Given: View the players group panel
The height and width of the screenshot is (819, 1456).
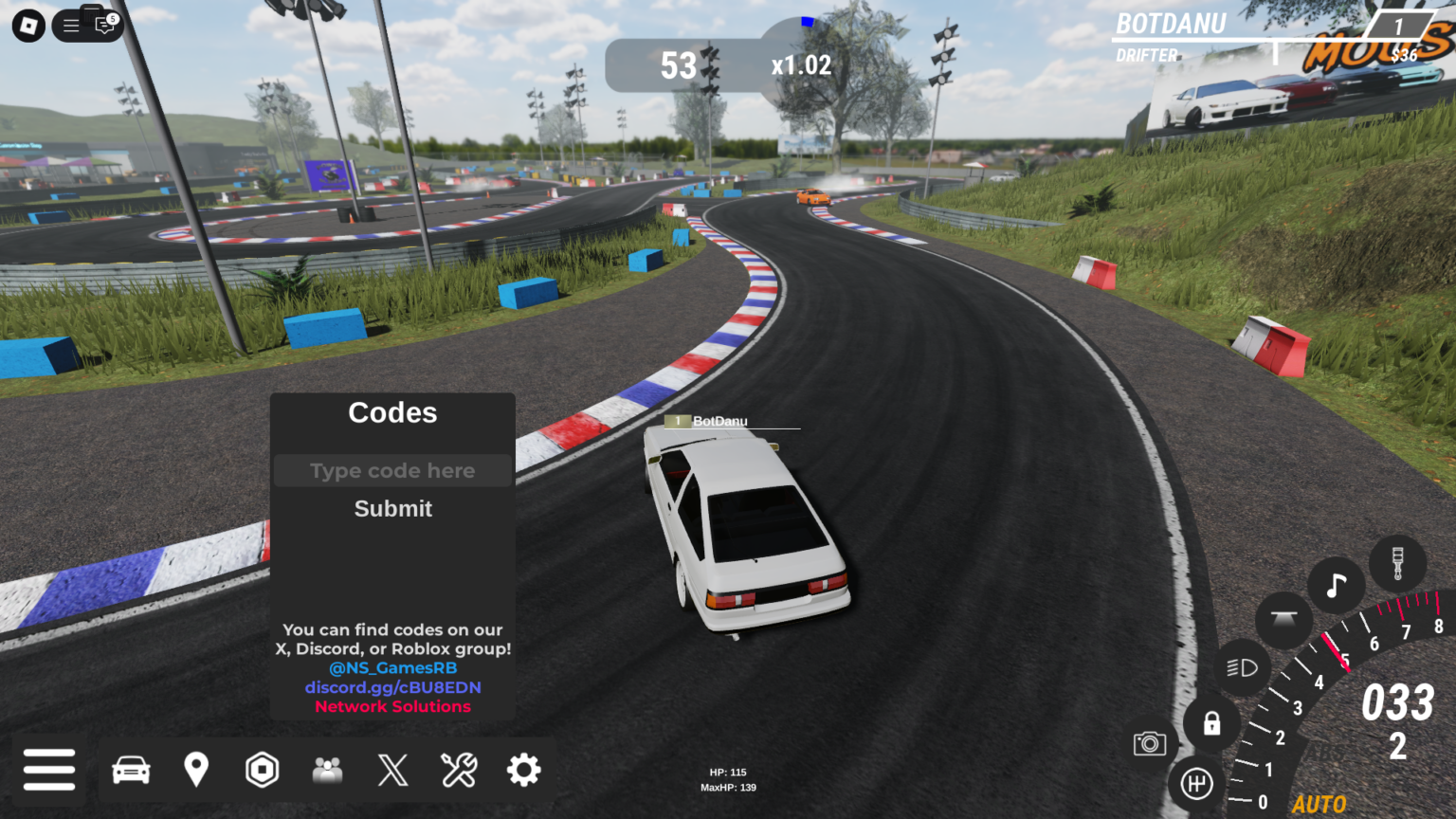Looking at the screenshot, I should click(327, 770).
